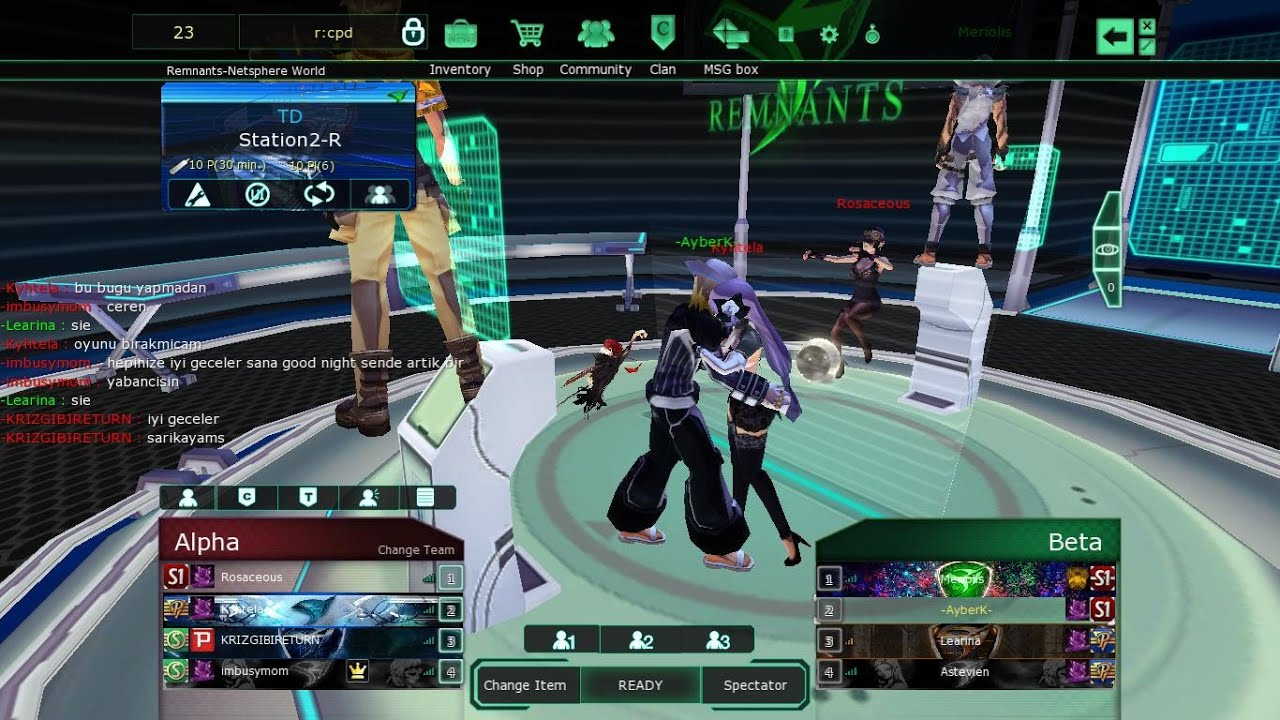
Task: Switch to Spectator mode
Action: click(755, 685)
